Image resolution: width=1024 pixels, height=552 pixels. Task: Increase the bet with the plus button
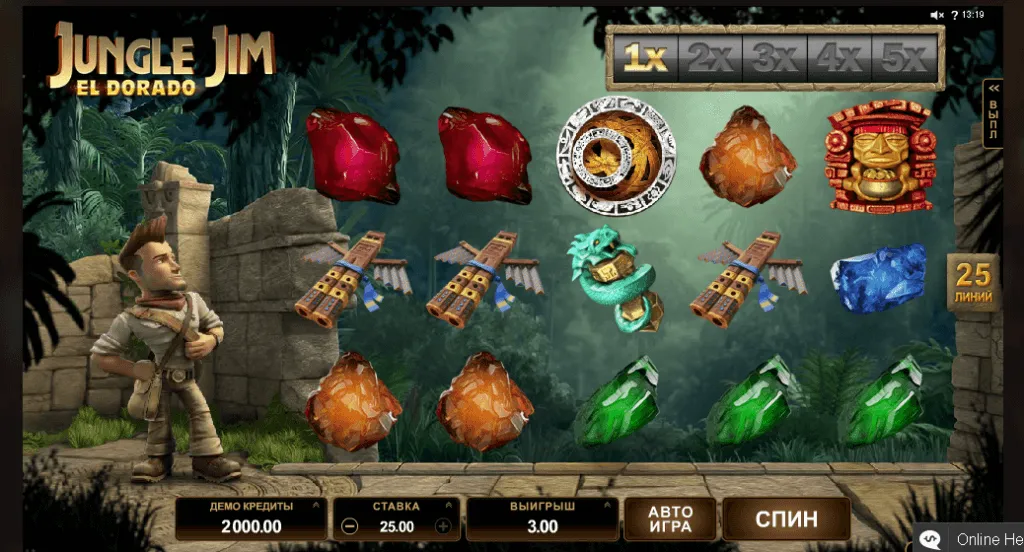443,526
